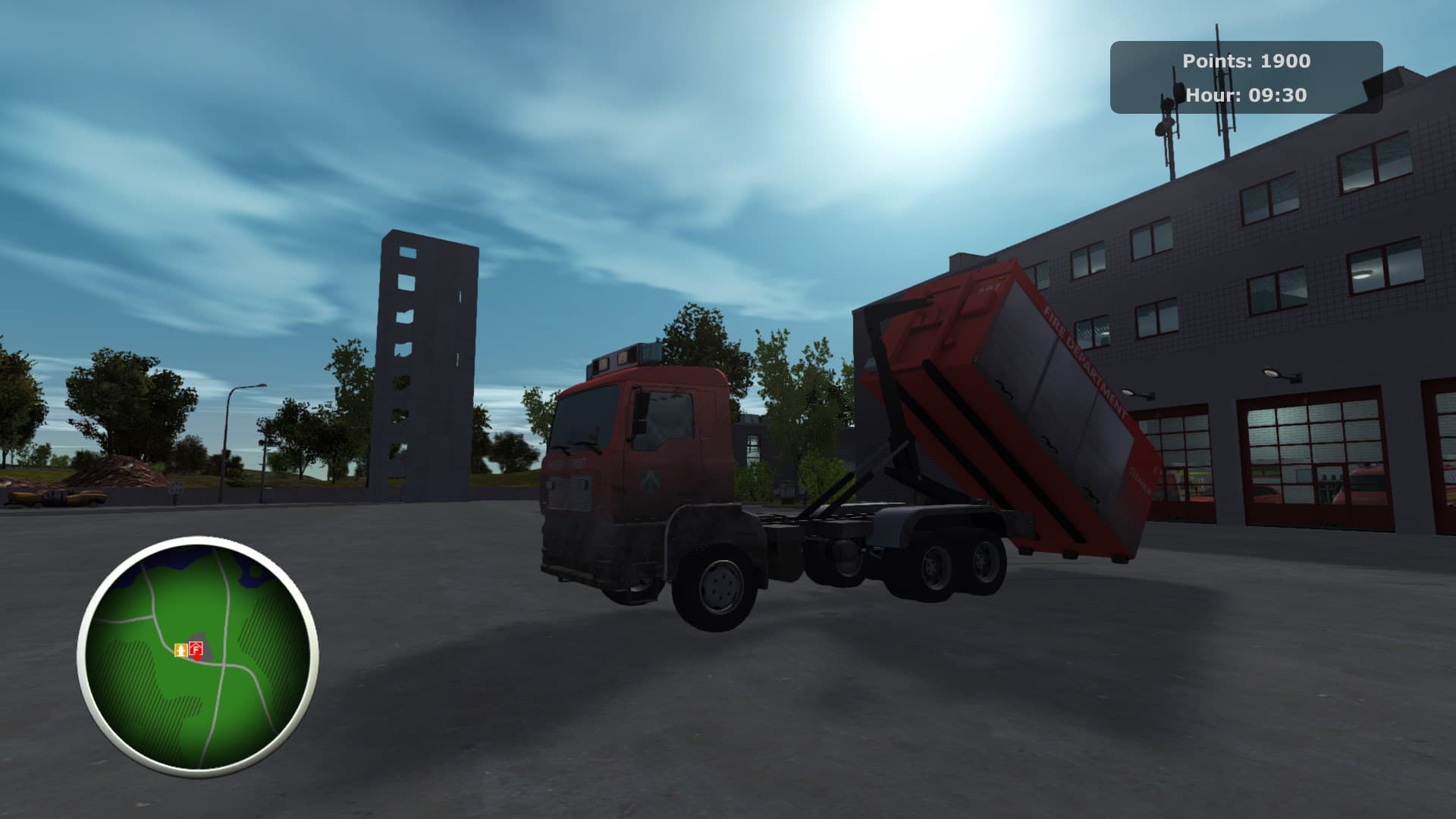
Task: Select the yellow fire hydrant icon on minimap
Action: tap(181, 651)
